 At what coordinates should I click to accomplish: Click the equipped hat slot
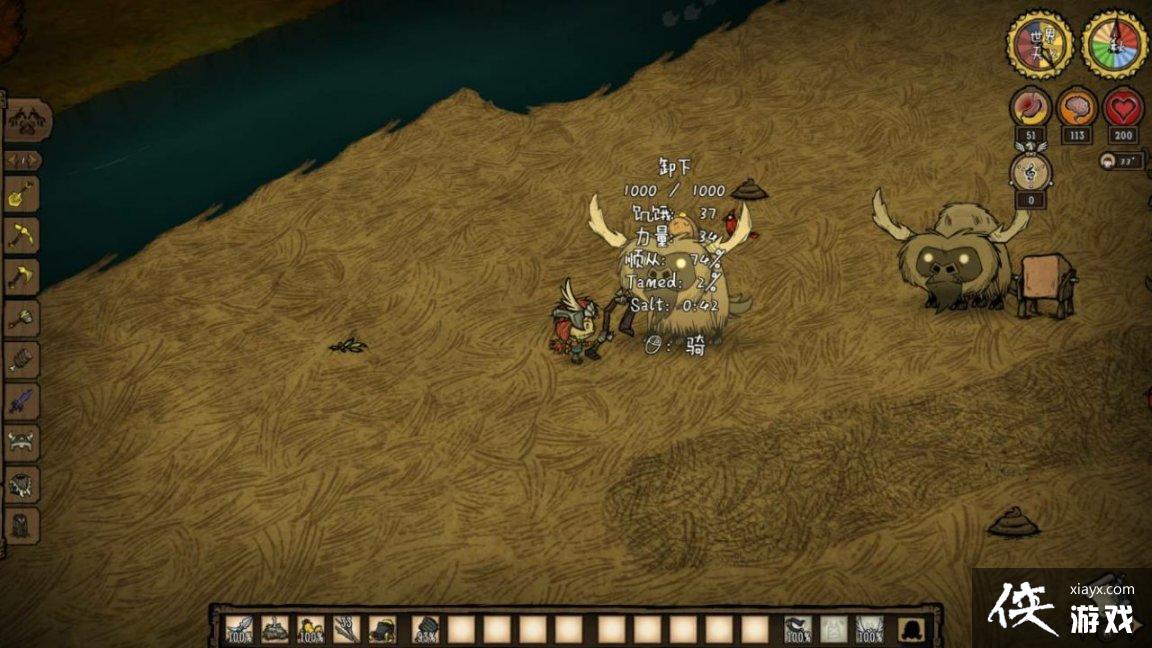(869, 629)
